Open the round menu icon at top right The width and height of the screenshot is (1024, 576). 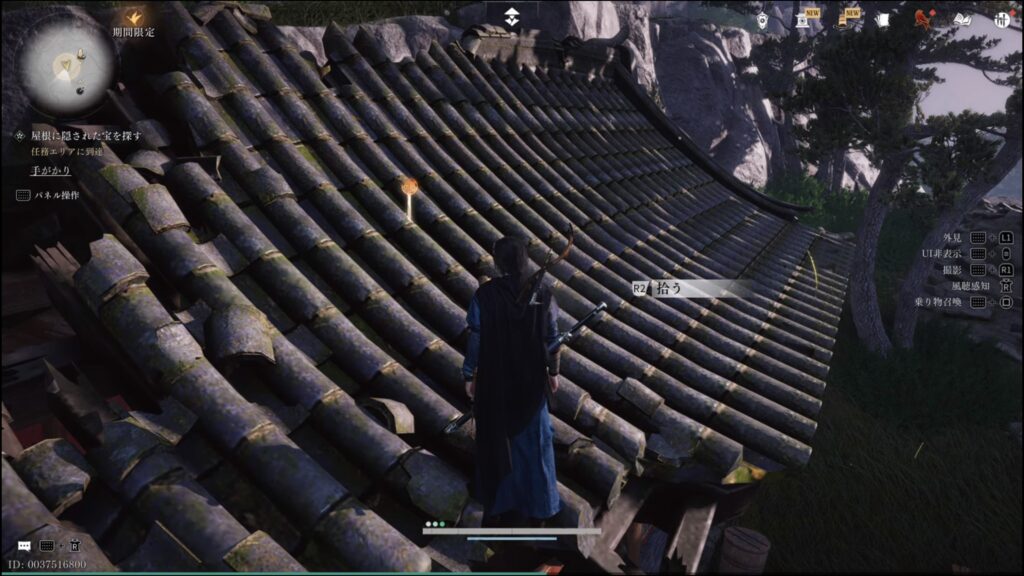(x=1003, y=19)
